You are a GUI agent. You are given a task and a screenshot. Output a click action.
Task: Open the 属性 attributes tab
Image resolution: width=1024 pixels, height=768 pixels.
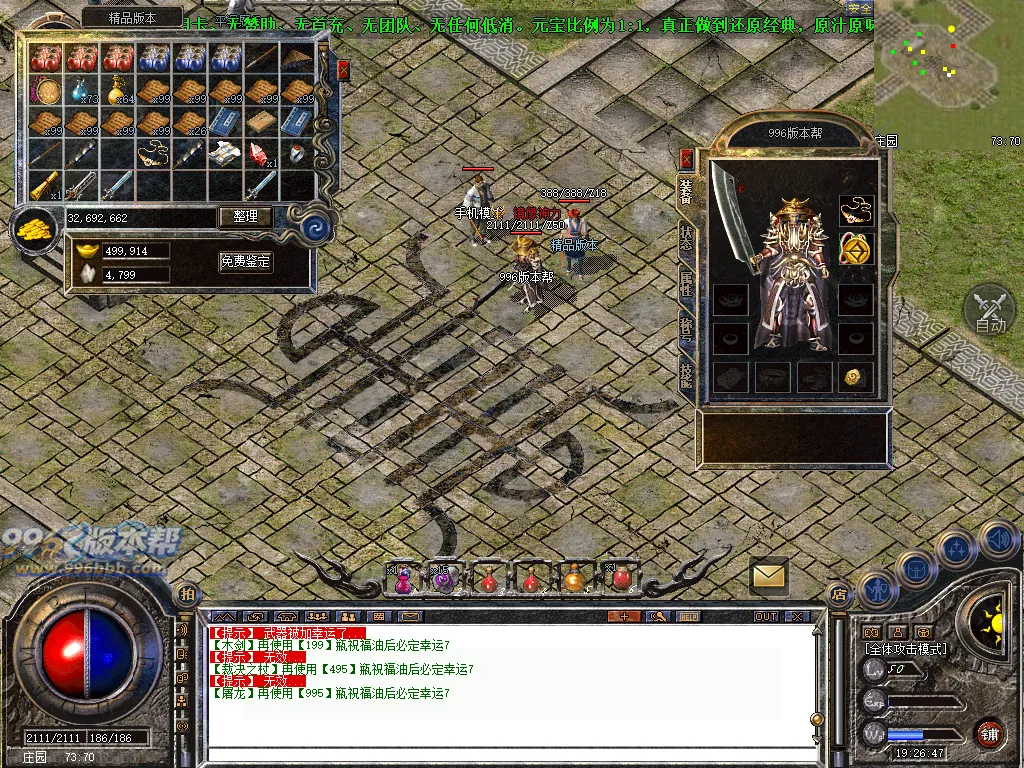click(x=686, y=281)
